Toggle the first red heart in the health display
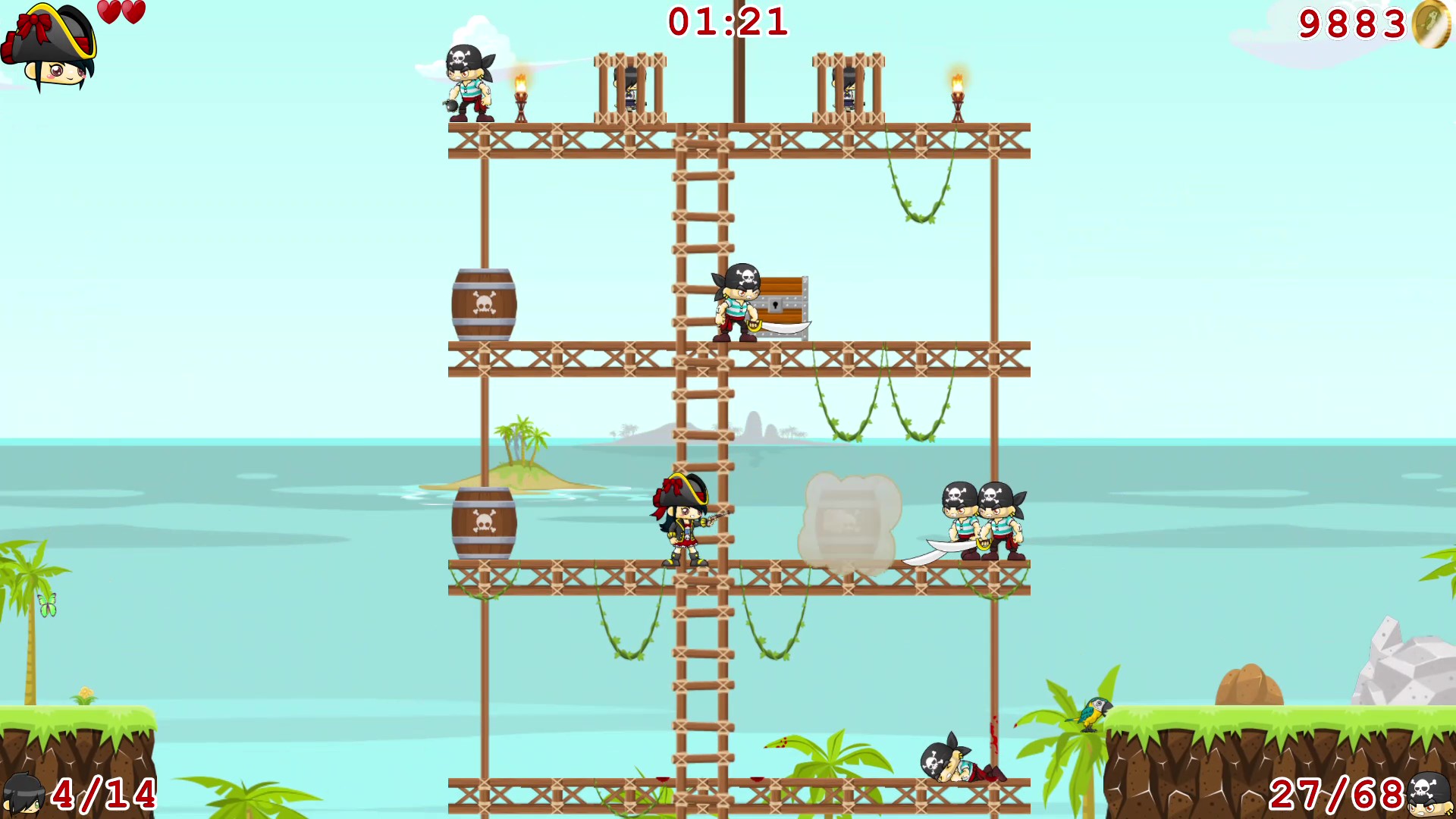 (108, 13)
